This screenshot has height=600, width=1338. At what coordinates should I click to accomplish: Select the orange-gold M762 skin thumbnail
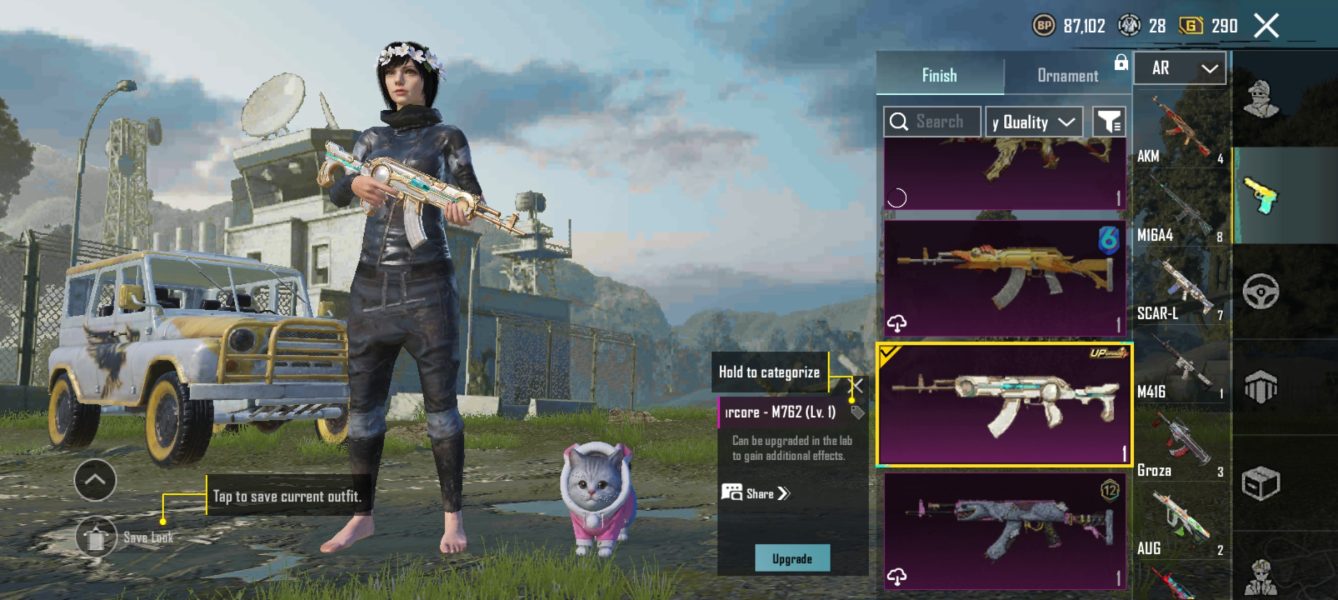tap(1004, 277)
